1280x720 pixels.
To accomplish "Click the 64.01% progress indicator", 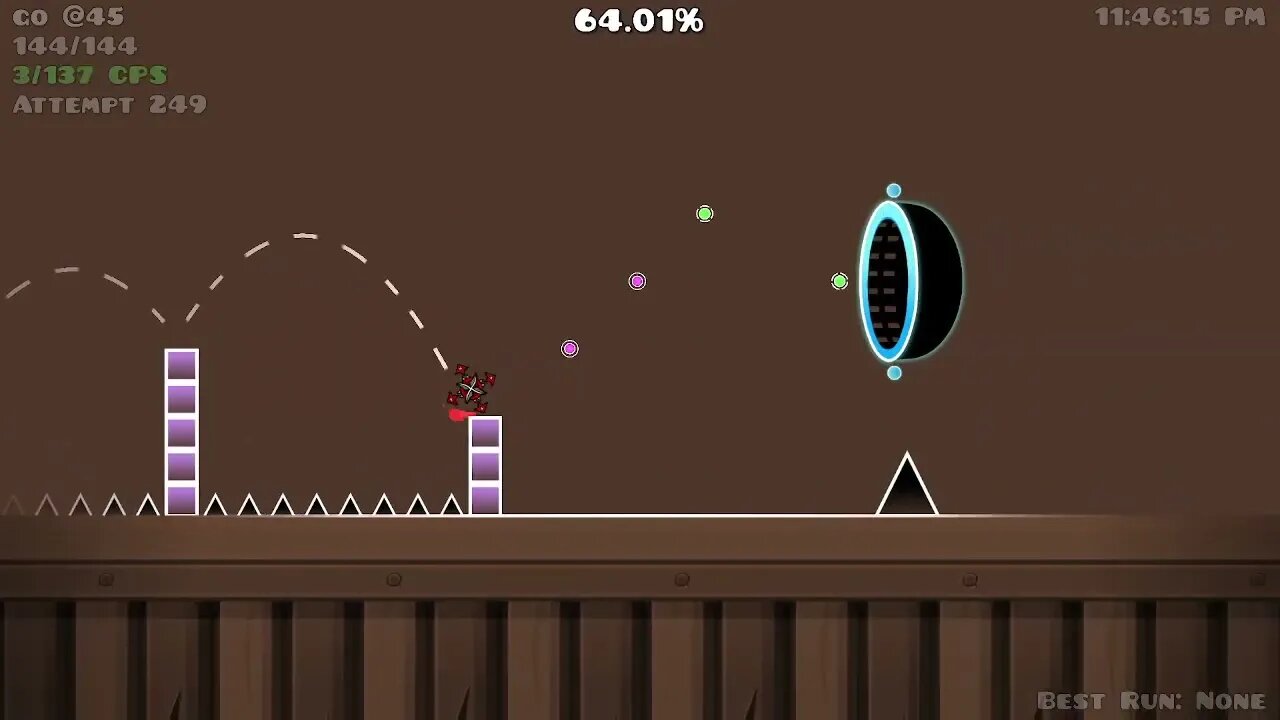I will tap(638, 20).
